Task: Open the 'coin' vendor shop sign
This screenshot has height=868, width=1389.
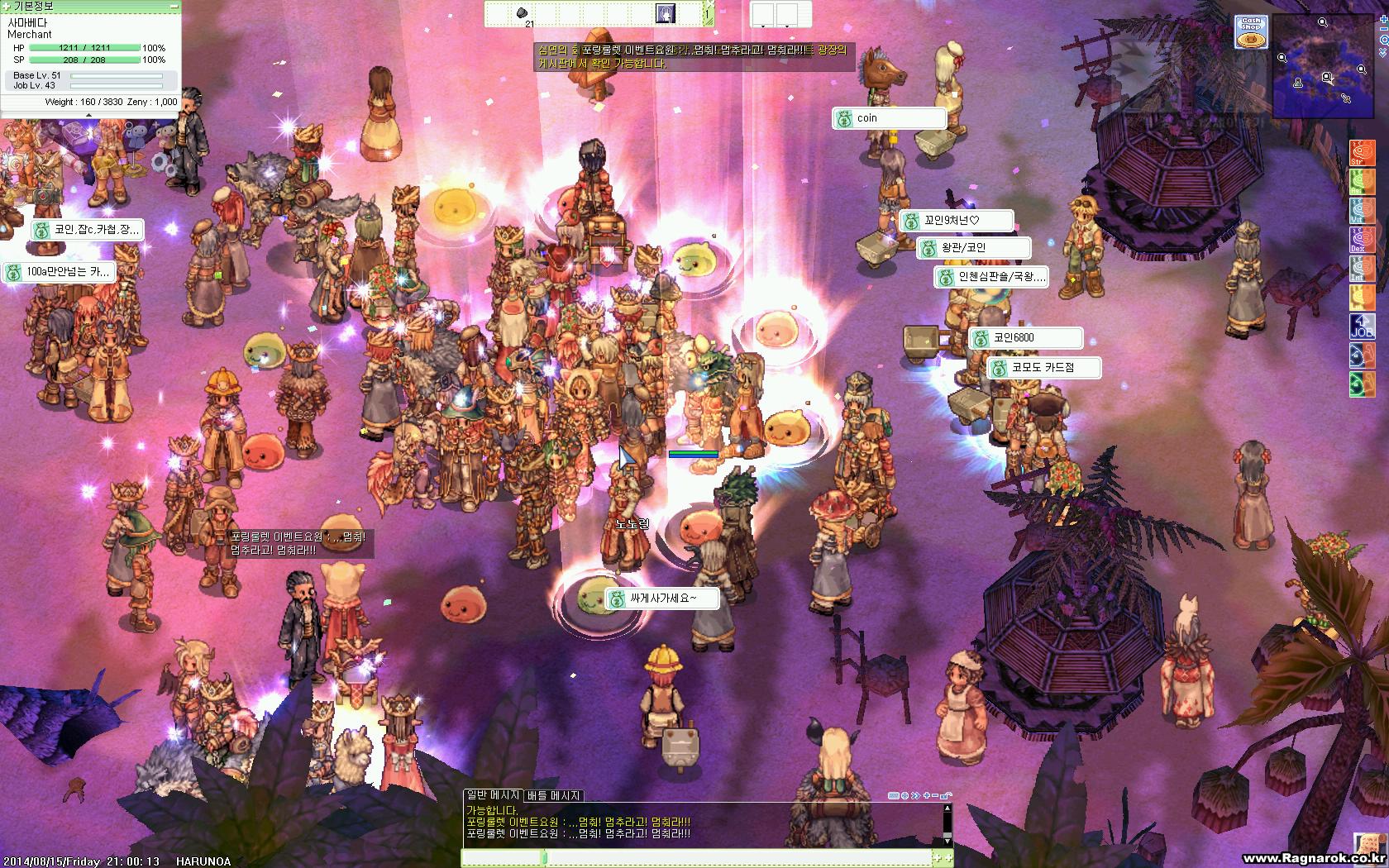Action: pos(889,118)
